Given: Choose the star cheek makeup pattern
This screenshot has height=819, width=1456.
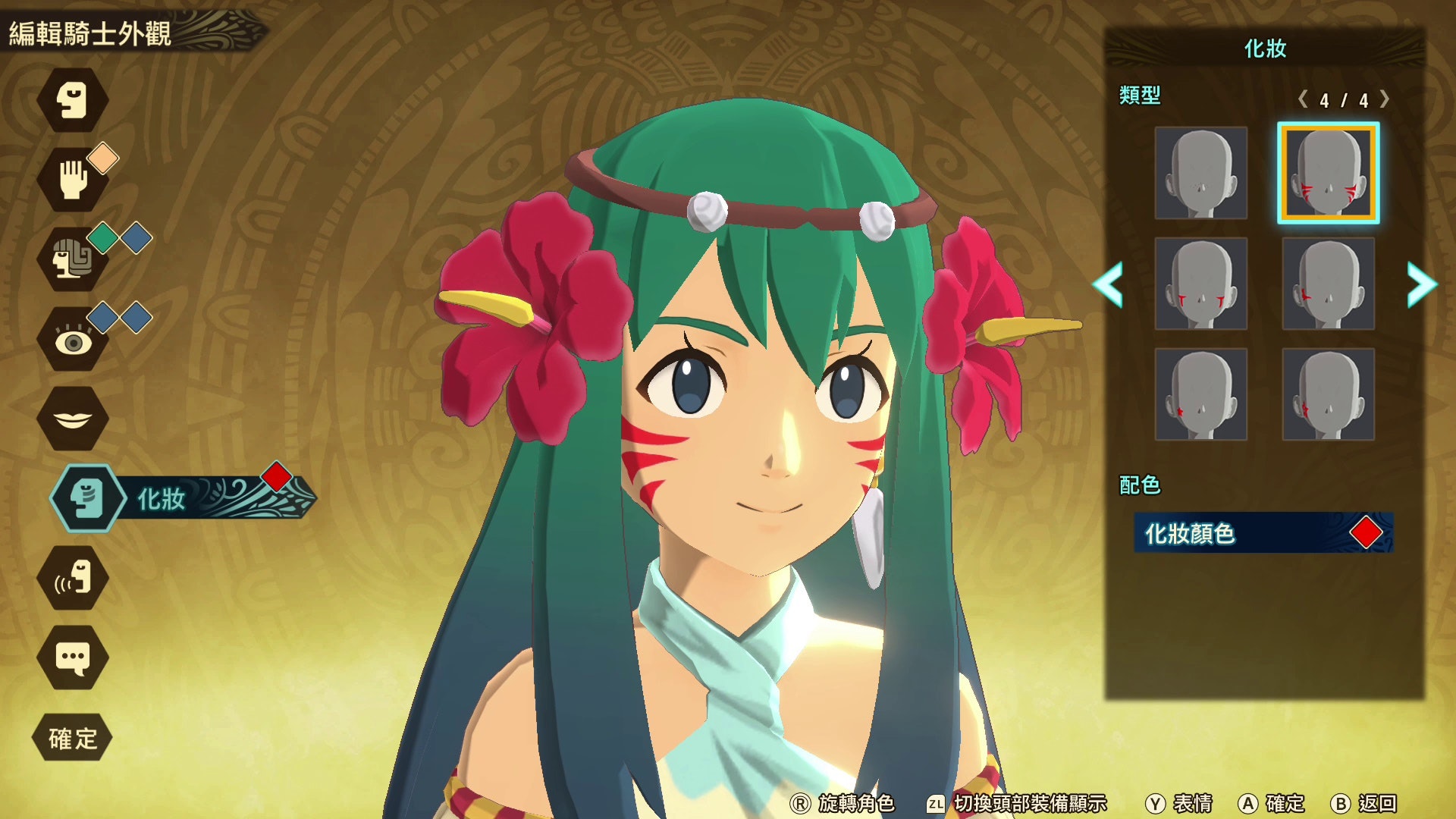Looking at the screenshot, I should click(1202, 396).
